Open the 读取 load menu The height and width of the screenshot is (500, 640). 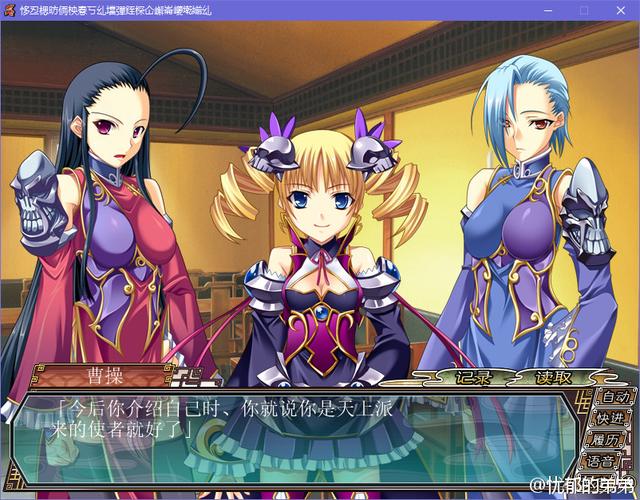(552, 378)
